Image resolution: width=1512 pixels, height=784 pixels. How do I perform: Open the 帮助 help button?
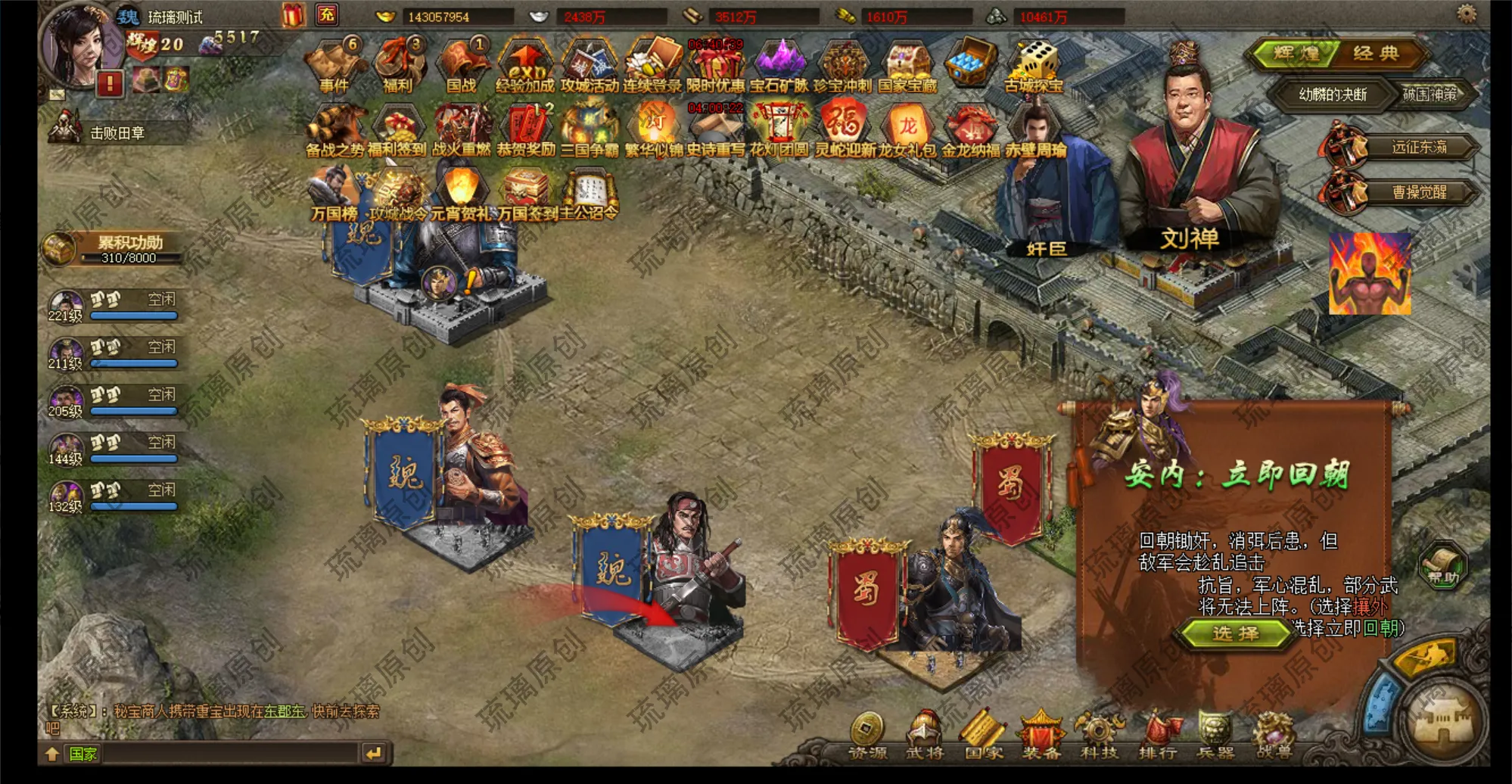pyautogui.click(x=1442, y=565)
